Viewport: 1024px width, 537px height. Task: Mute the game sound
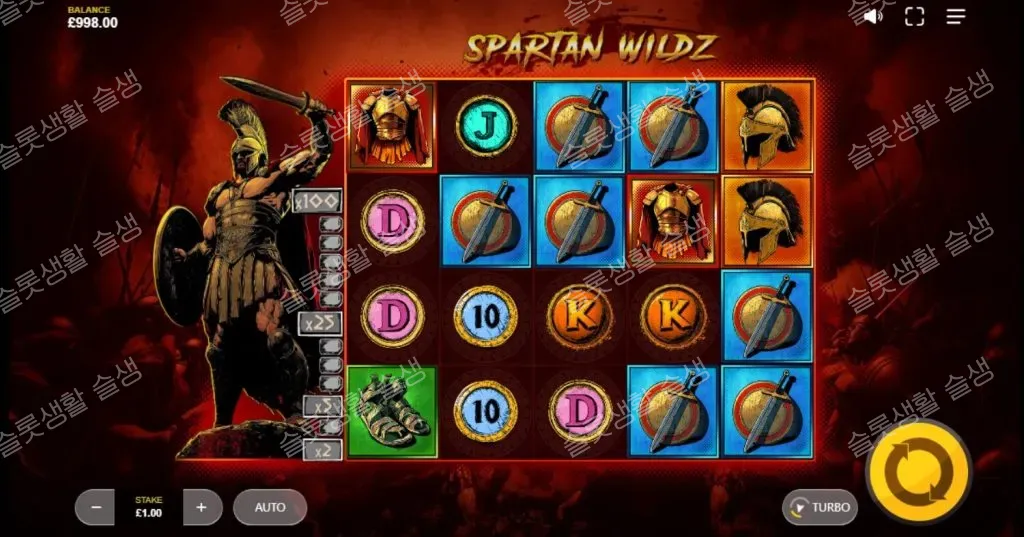[x=873, y=16]
